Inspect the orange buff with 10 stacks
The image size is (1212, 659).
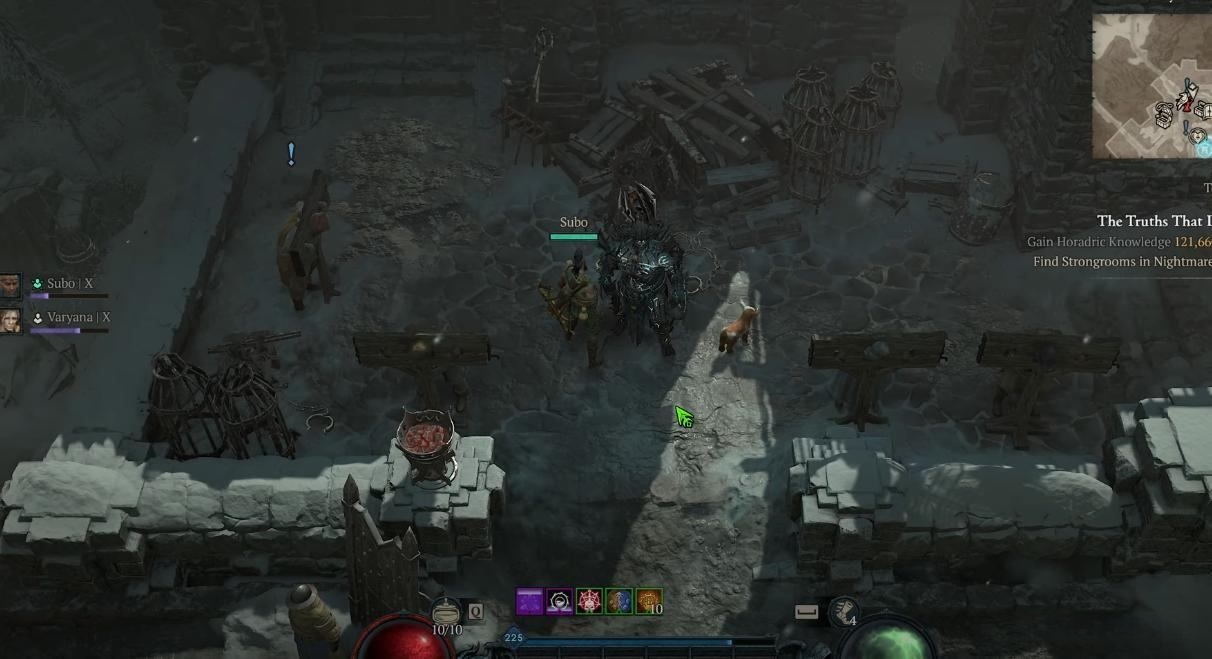(649, 601)
